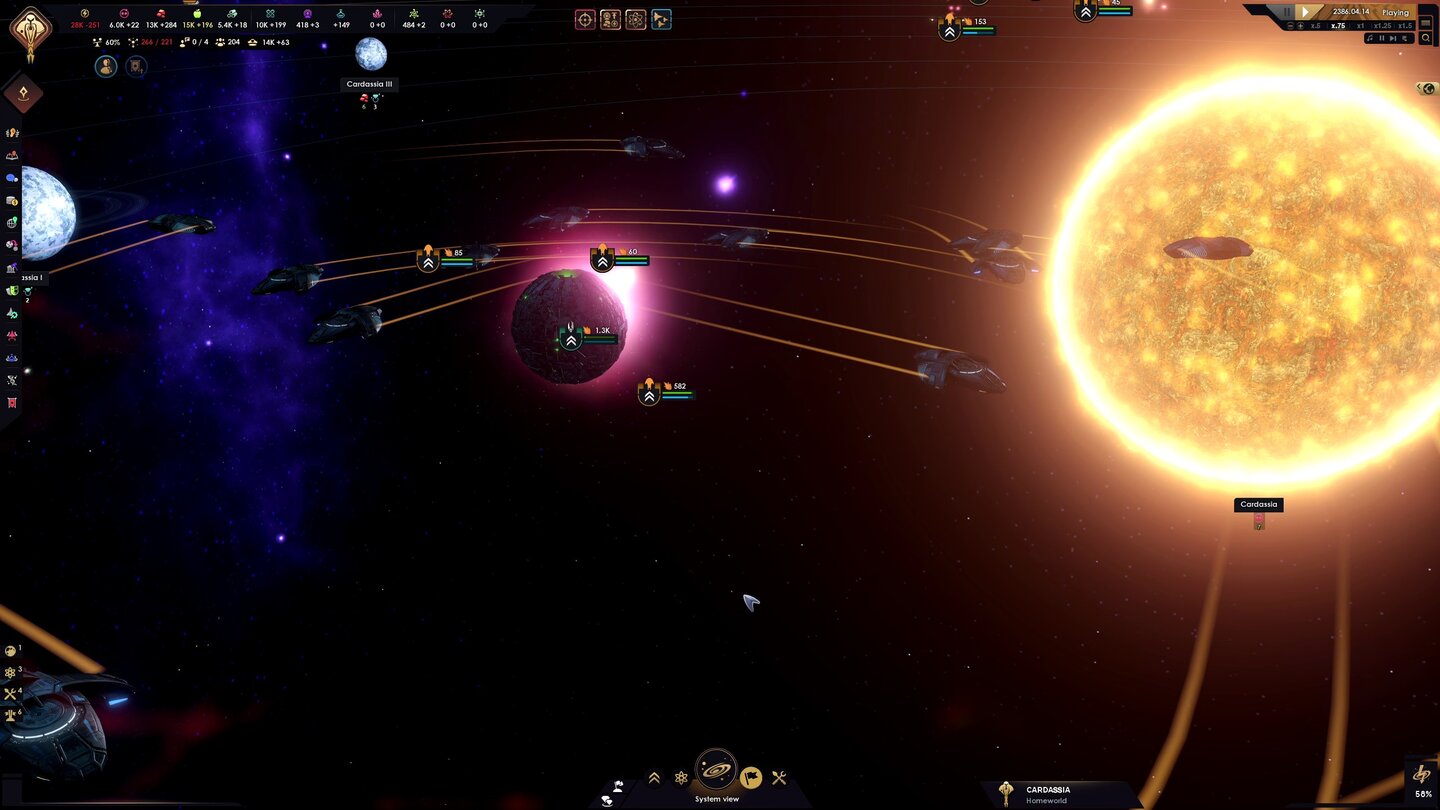The height and width of the screenshot is (810, 1440).
Task: Expand the double-chevron fleet list near System view
Action: click(x=654, y=777)
